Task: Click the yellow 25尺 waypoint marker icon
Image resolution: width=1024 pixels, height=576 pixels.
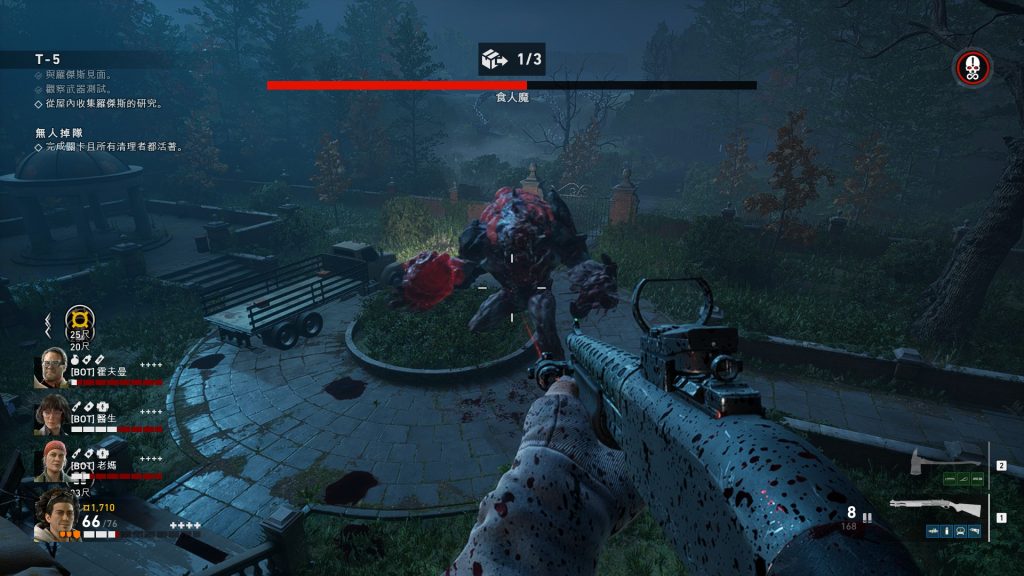Action: click(78, 319)
